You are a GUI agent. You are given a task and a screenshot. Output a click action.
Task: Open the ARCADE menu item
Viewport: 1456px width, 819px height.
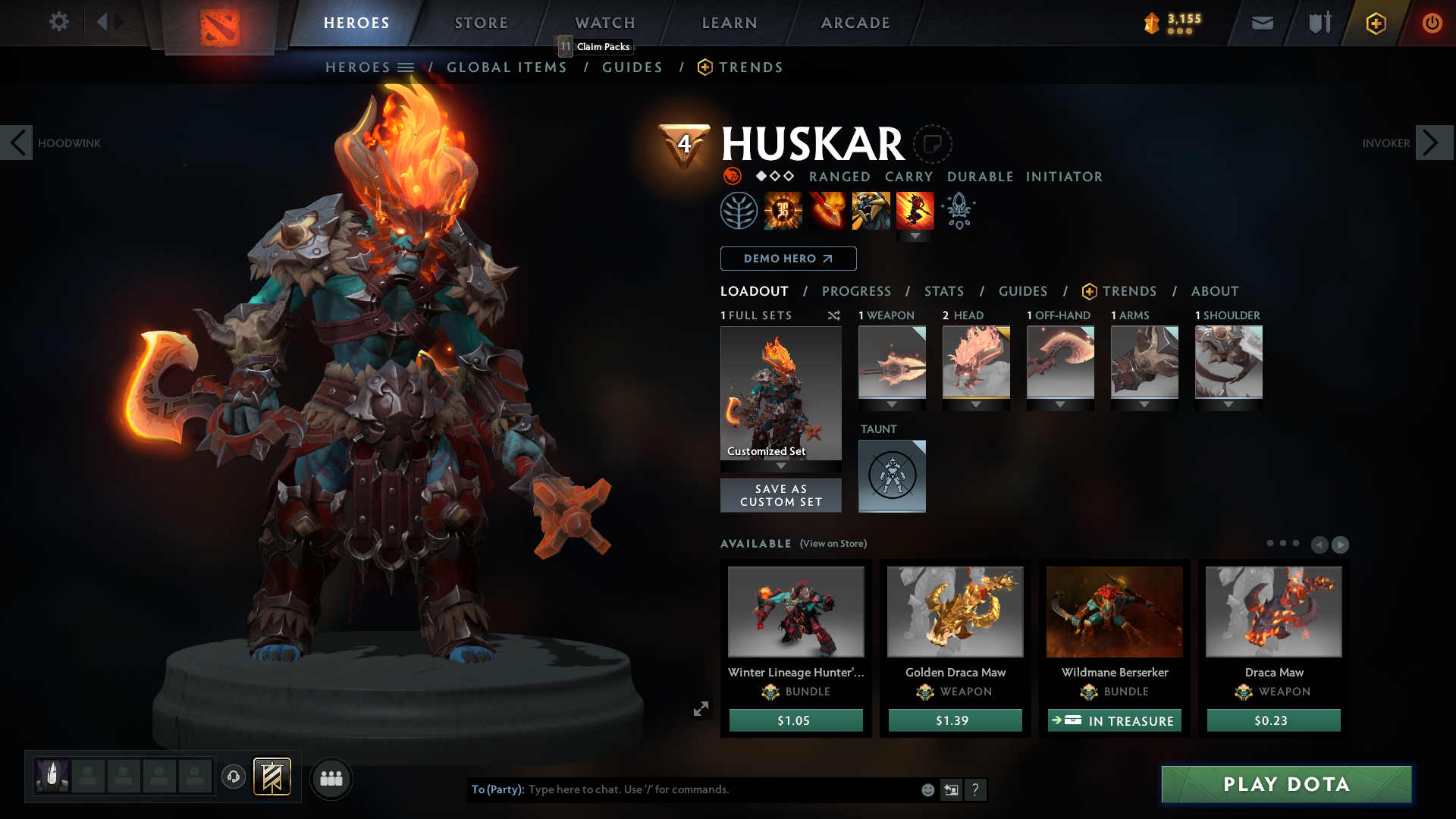pyautogui.click(x=855, y=23)
